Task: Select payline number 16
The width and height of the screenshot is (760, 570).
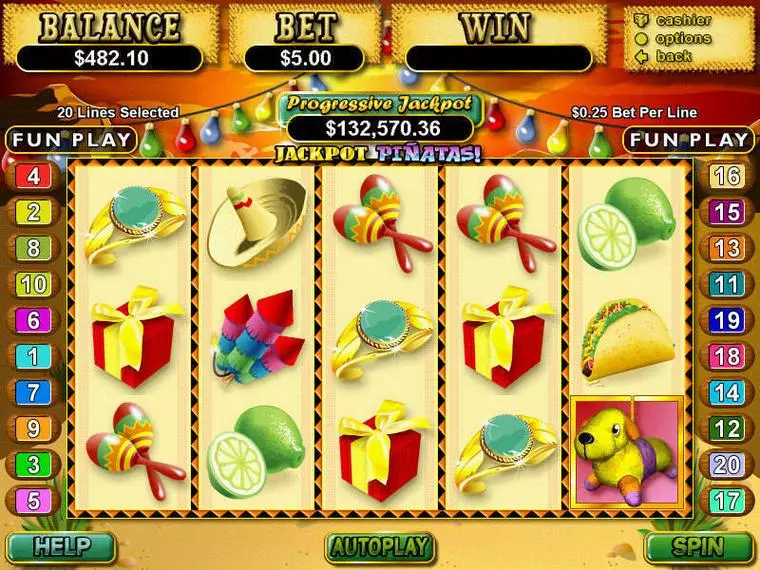Action: (727, 177)
